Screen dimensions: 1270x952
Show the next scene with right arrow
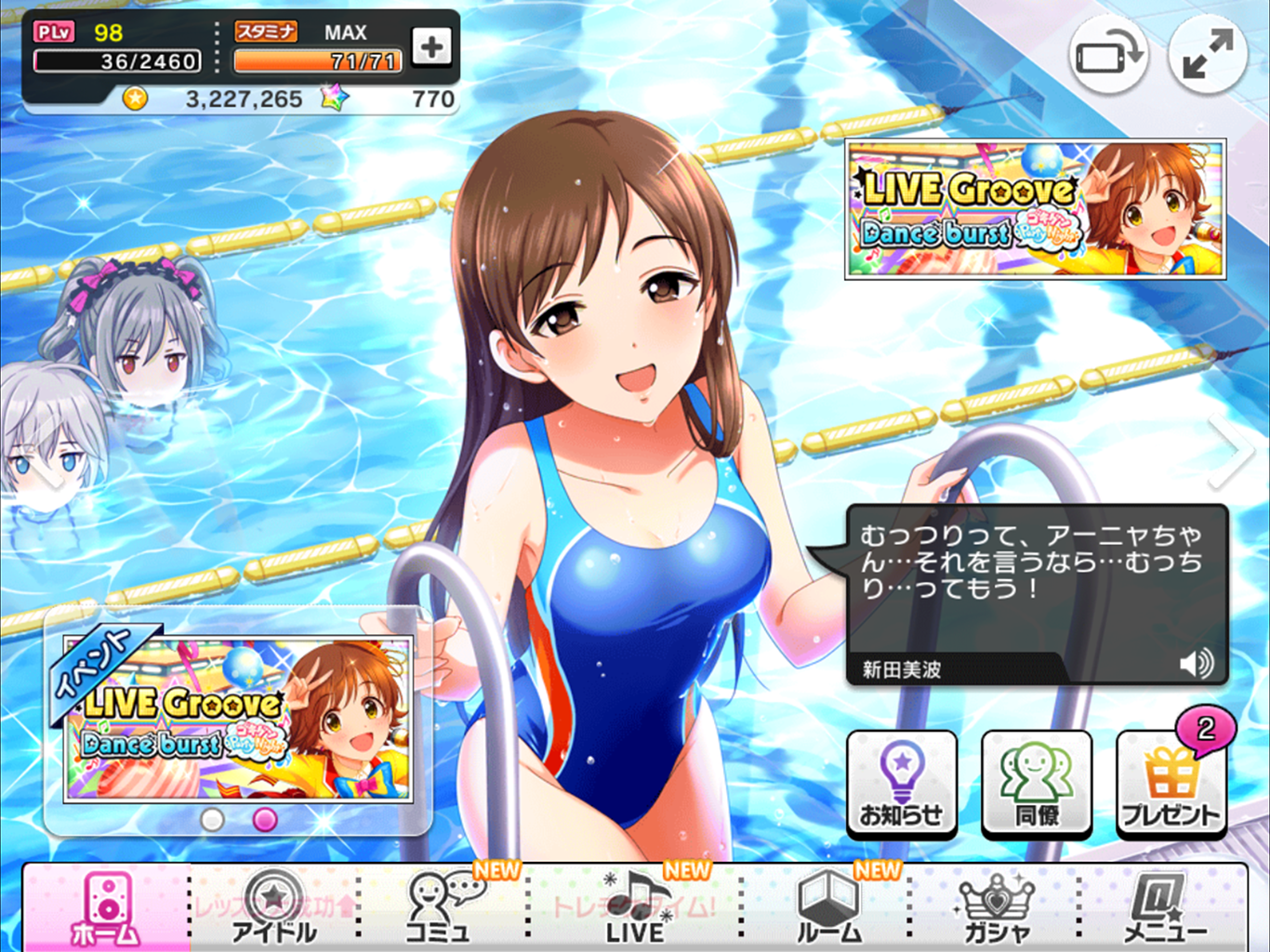(x=1232, y=453)
